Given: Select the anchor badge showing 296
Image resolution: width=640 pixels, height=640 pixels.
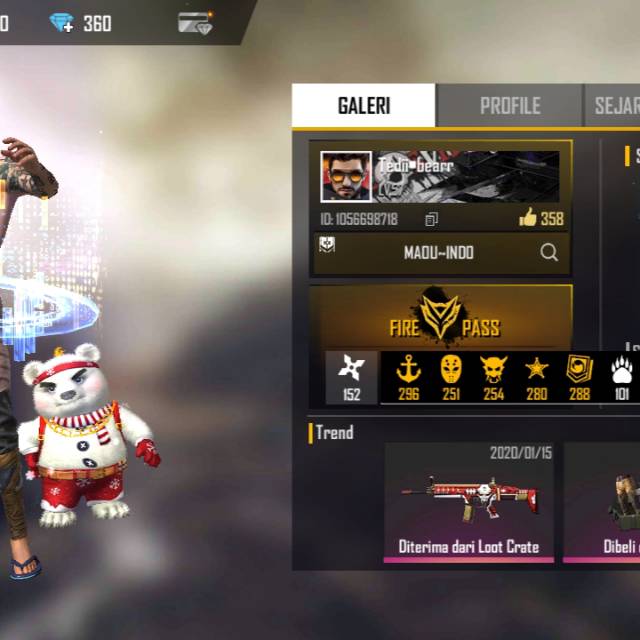Looking at the screenshot, I should pos(408,377).
